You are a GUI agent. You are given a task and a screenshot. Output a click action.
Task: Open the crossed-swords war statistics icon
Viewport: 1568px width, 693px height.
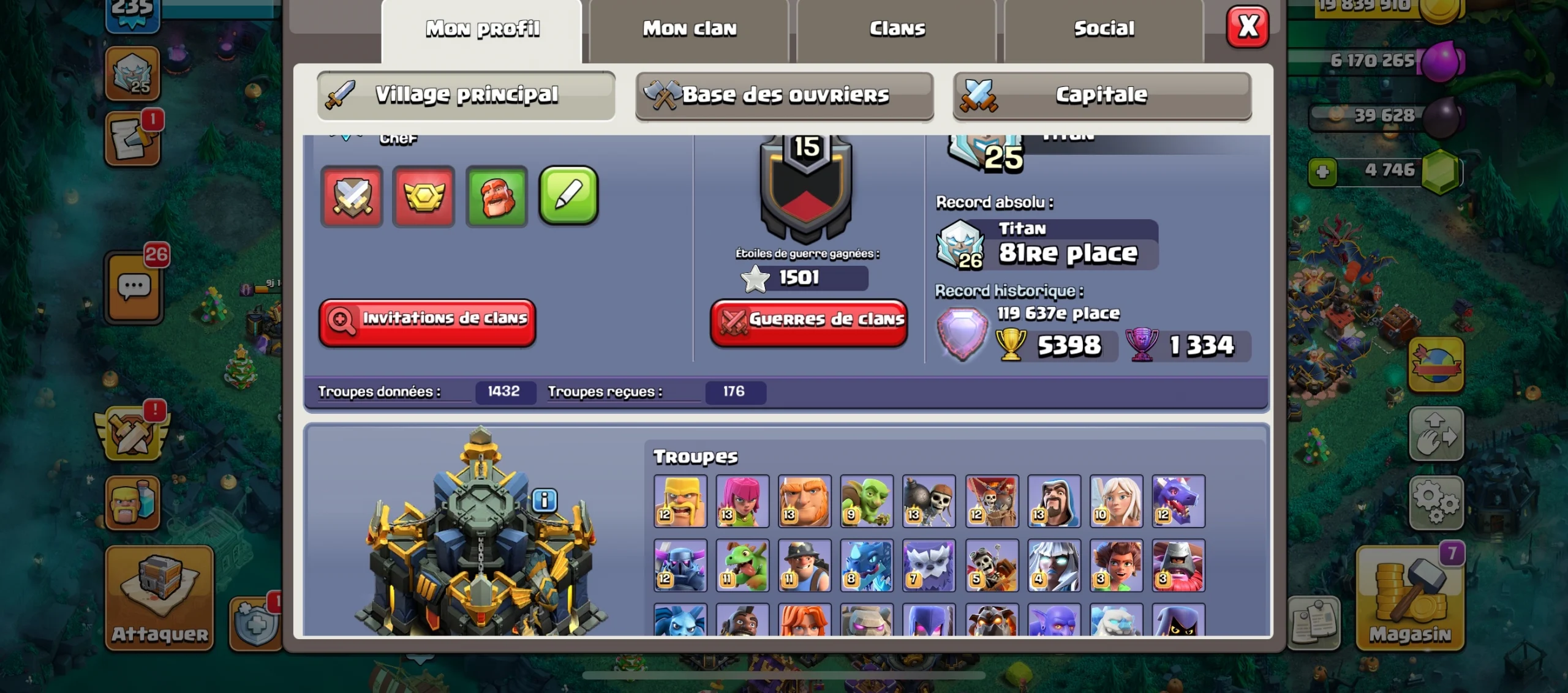pos(352,197)
